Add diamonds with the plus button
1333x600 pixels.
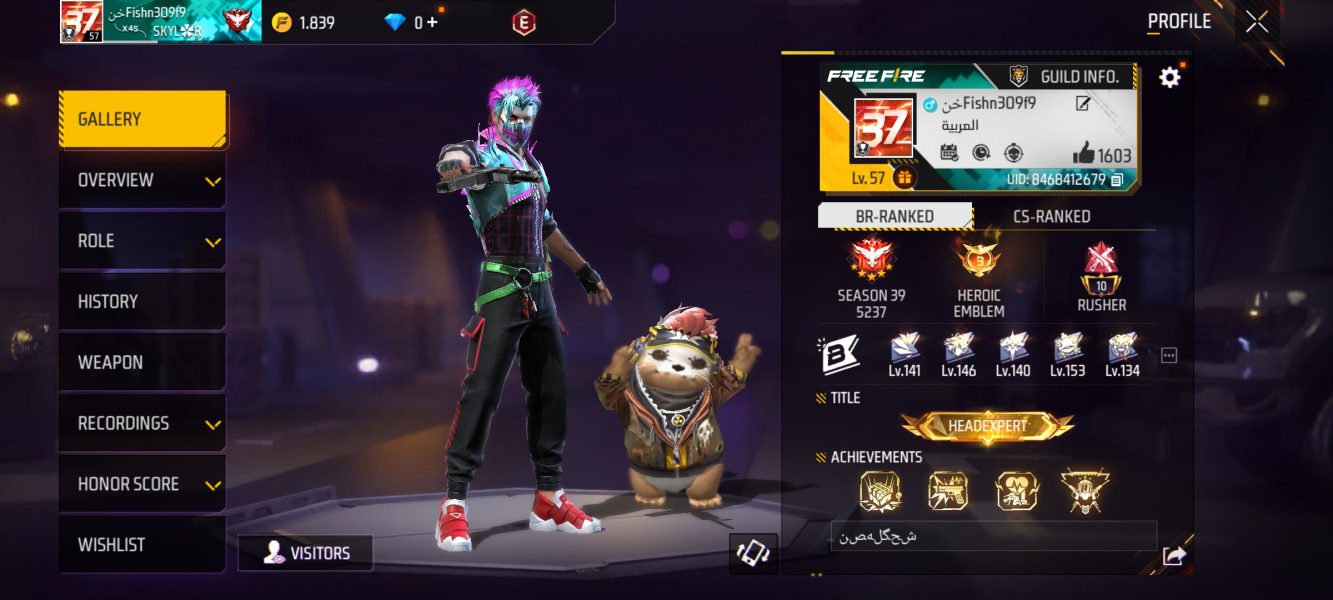tap(433, 22)
